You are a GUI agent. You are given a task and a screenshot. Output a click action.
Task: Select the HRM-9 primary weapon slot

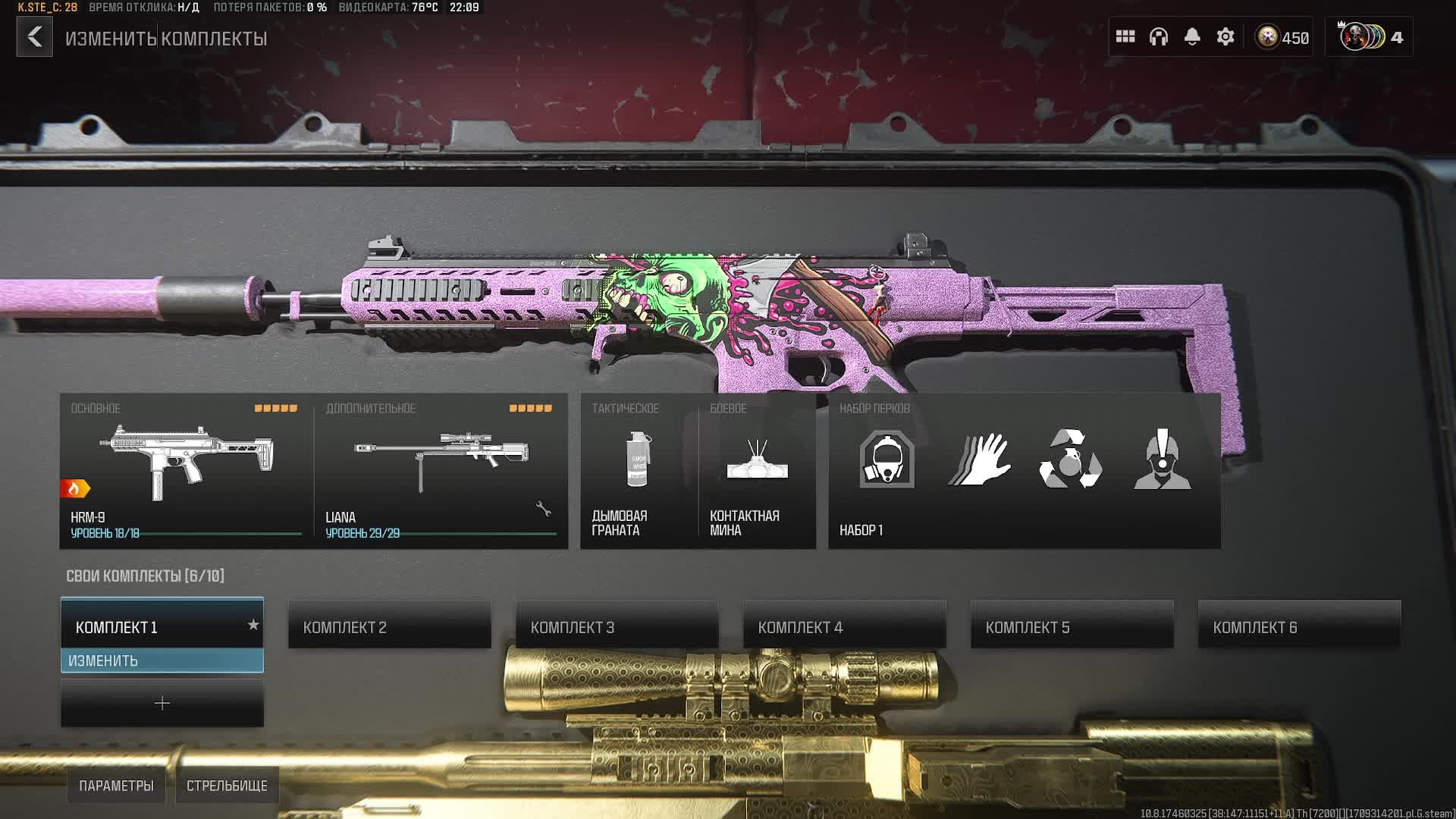pos(187,470)
